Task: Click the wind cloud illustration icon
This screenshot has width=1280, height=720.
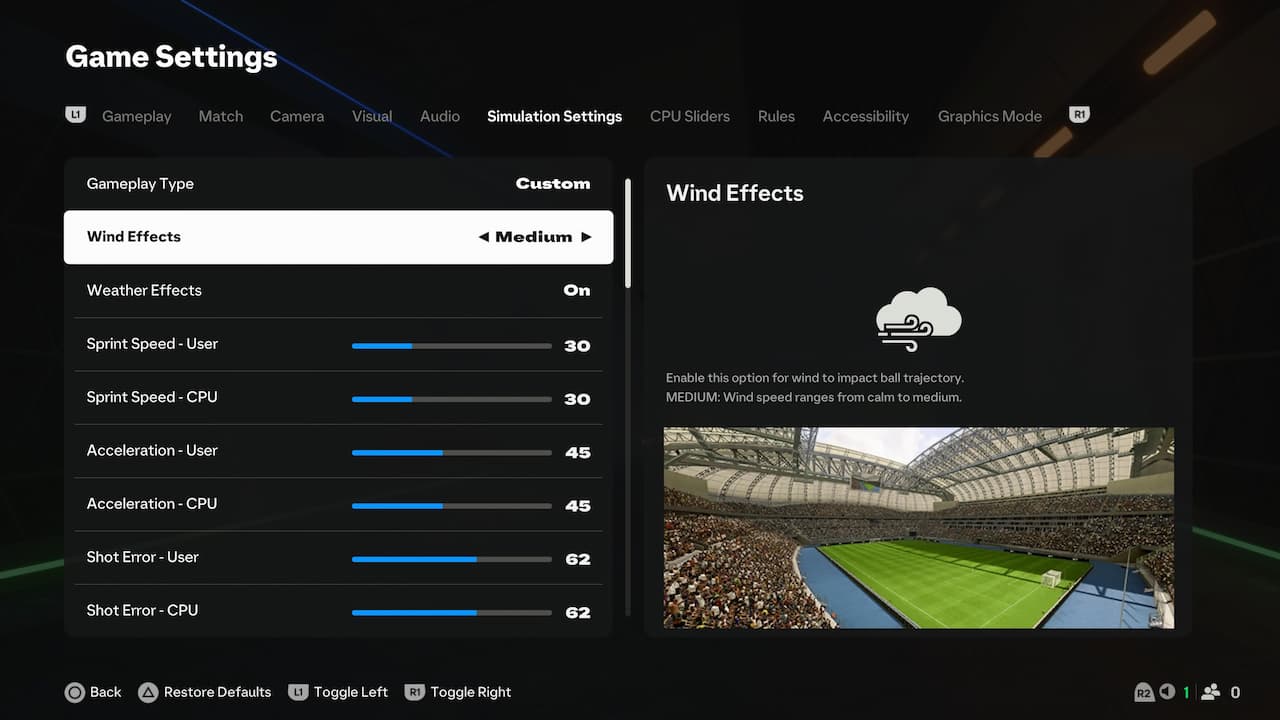Action: tap(917, 319)
